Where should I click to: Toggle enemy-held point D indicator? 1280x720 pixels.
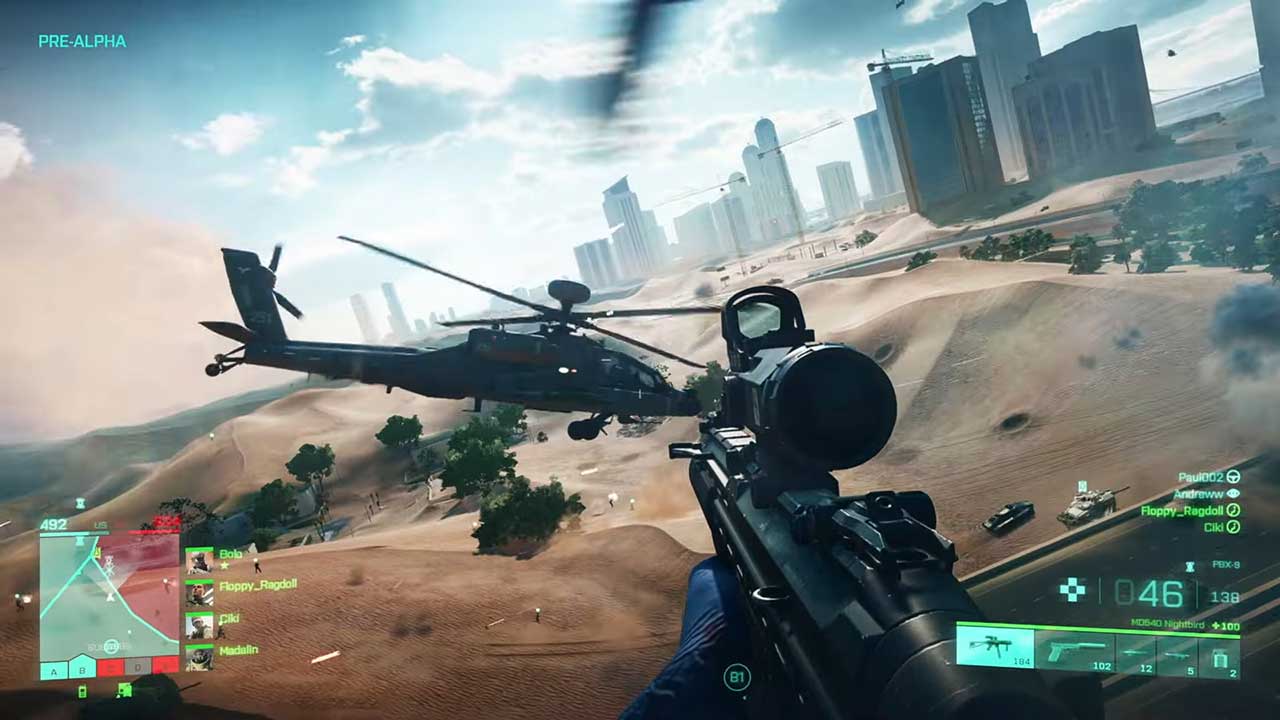(x=137, y=669)
